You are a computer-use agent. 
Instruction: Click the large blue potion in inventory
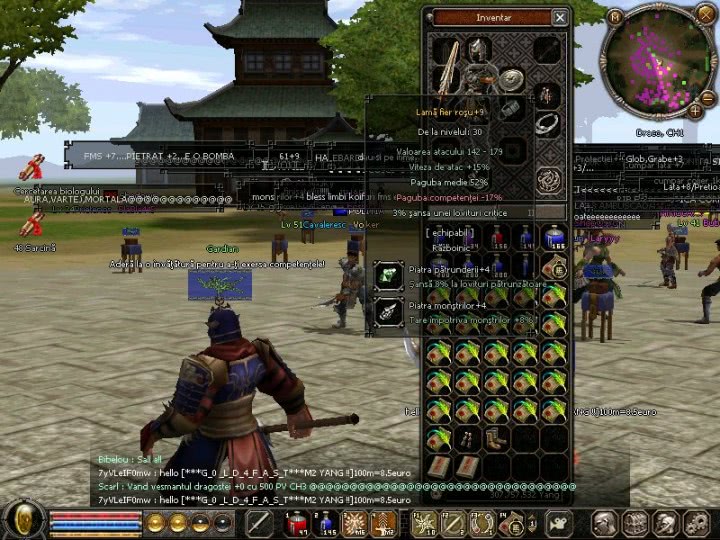555,237
